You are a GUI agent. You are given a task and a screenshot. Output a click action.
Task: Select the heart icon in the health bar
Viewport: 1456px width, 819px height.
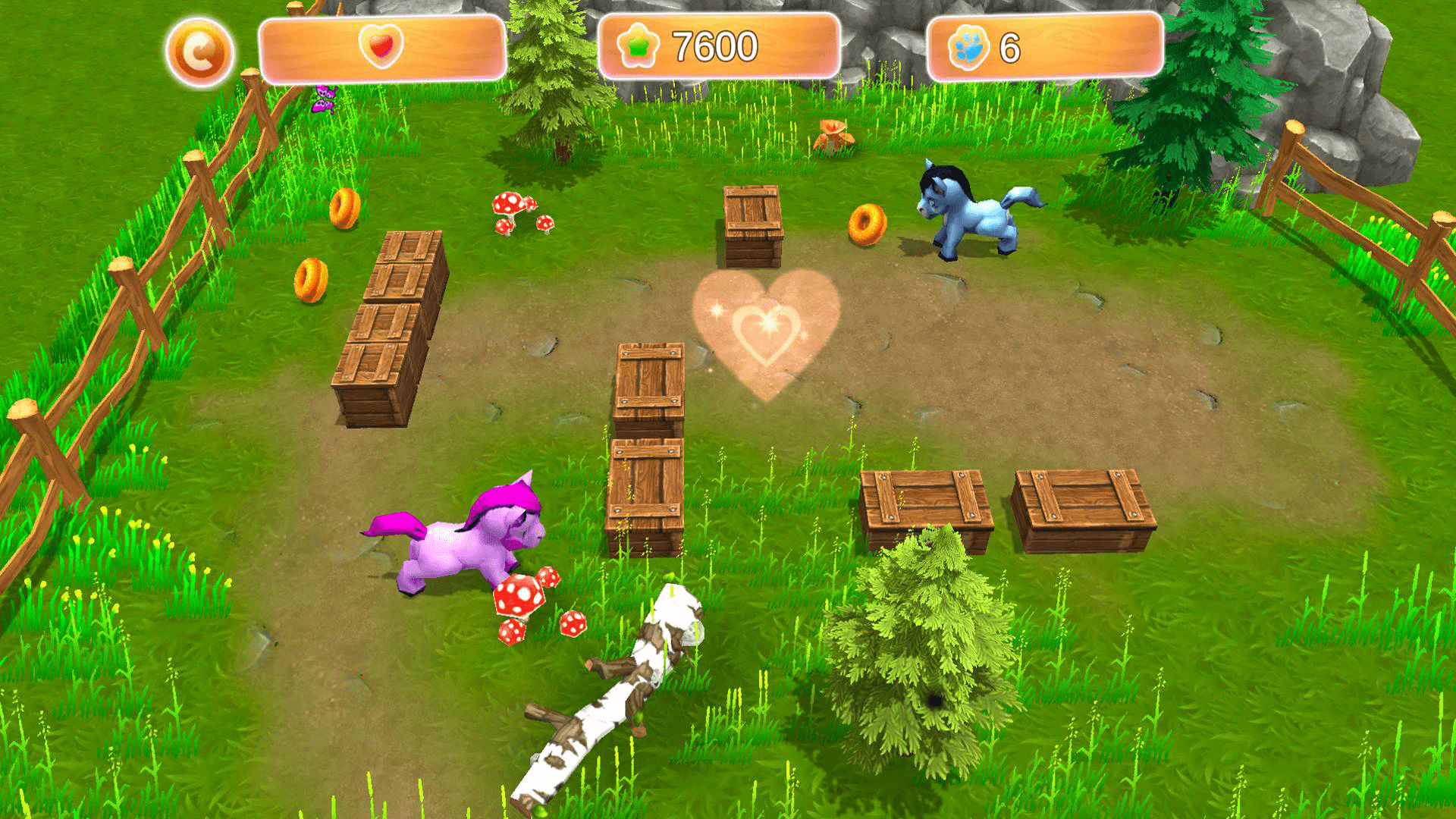tap(379, 45)
